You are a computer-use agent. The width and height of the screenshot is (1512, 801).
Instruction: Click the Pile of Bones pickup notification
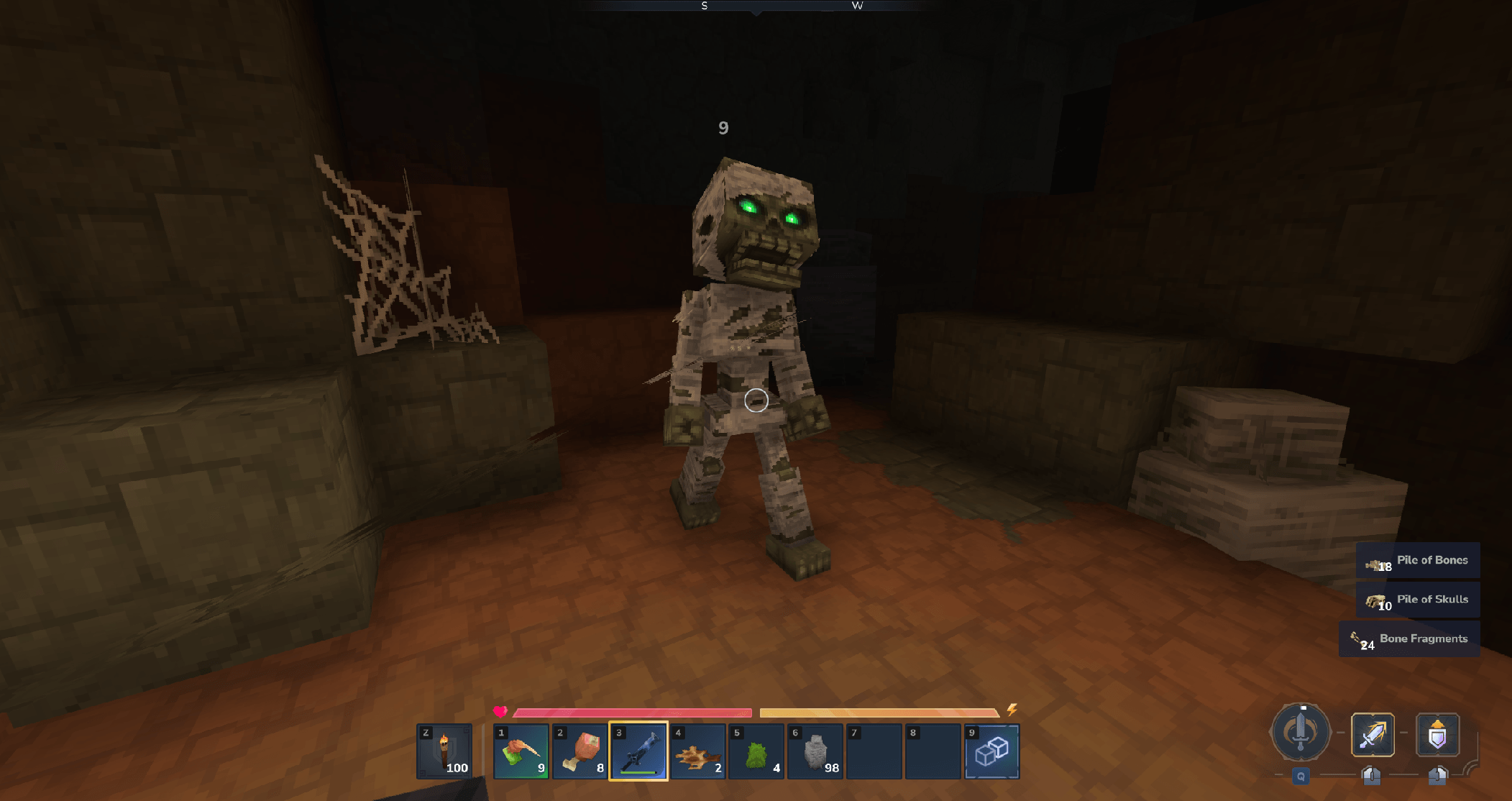tap(1418, 561)
